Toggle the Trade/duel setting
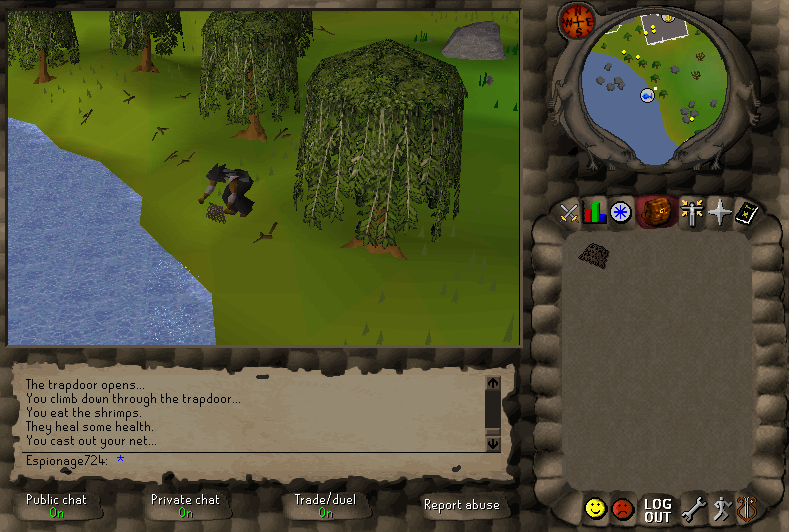Image resolution: width=789 pixels, height=532 pixels. [325, 505]
